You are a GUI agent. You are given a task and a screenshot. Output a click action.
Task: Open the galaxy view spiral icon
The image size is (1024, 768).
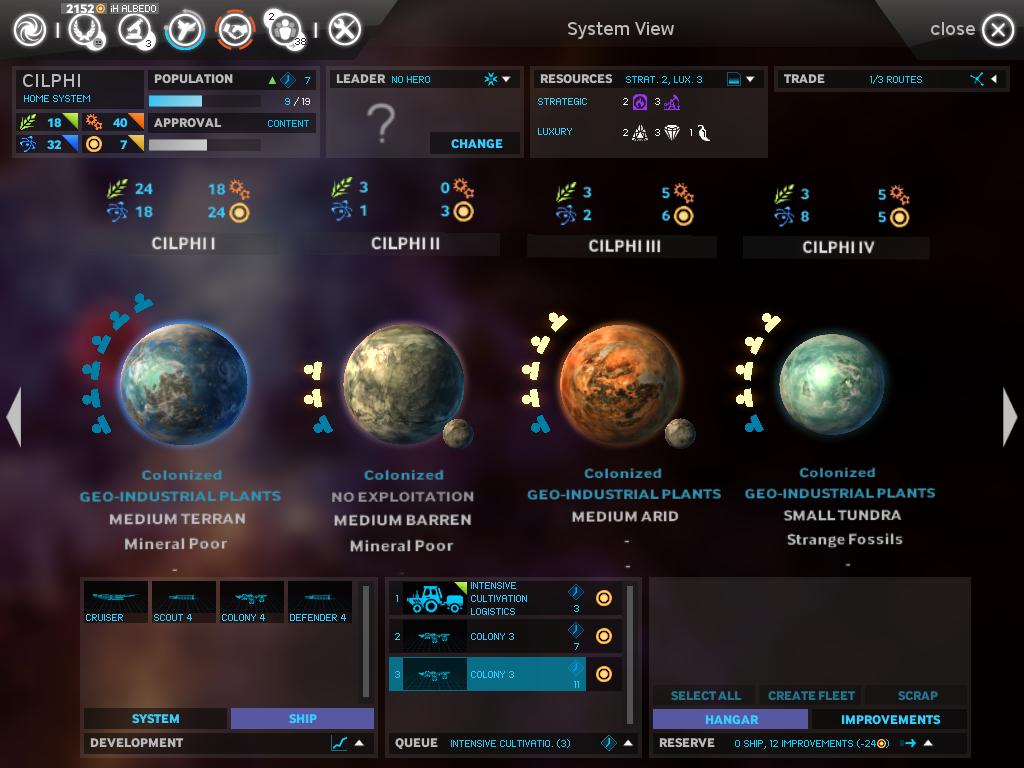[30, 30]
